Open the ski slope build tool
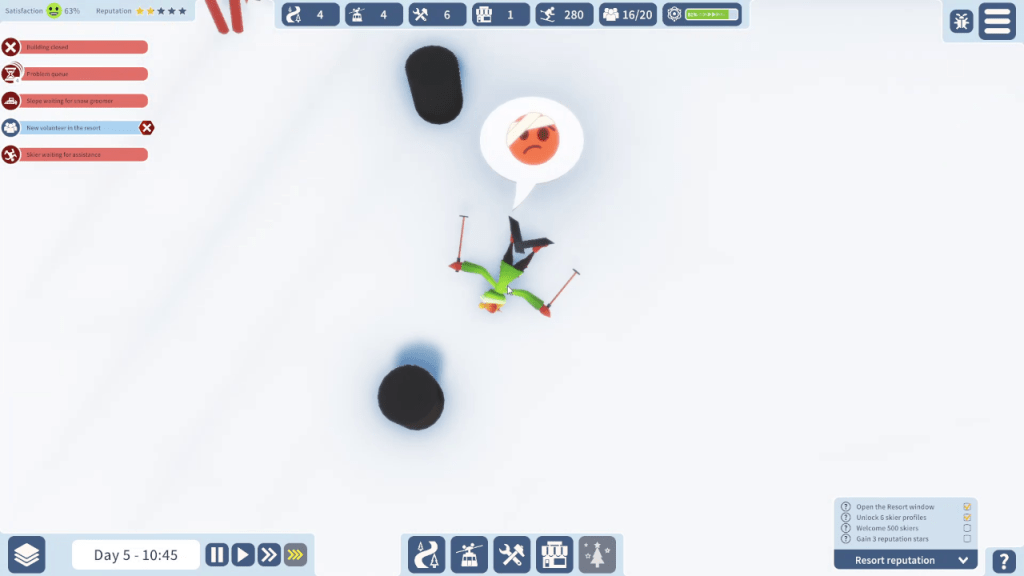Screen dimensions: 1024x576 click(425, 554)
